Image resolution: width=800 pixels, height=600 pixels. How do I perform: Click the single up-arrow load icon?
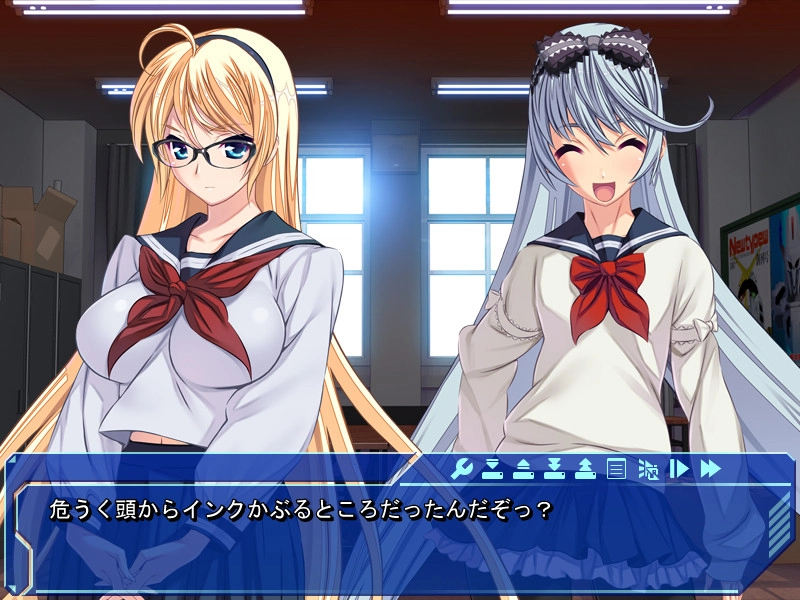[522, 468]
